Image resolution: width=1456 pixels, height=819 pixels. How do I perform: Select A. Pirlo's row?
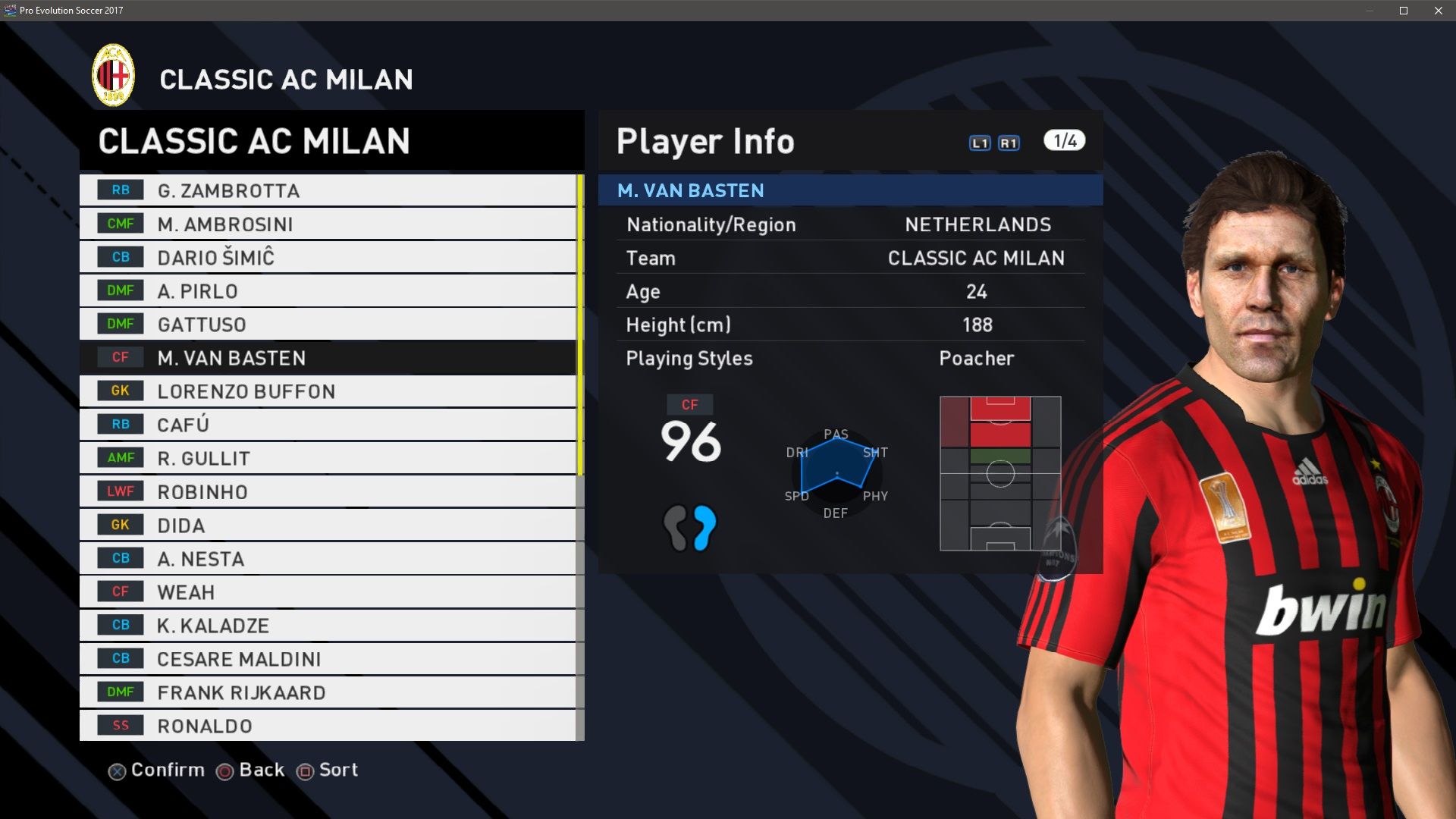(x=328, y=290)
